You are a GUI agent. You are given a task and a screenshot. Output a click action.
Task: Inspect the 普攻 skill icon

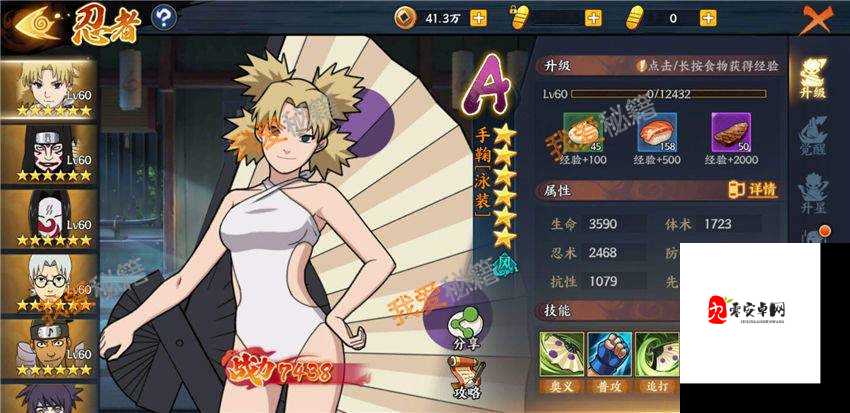610,355
